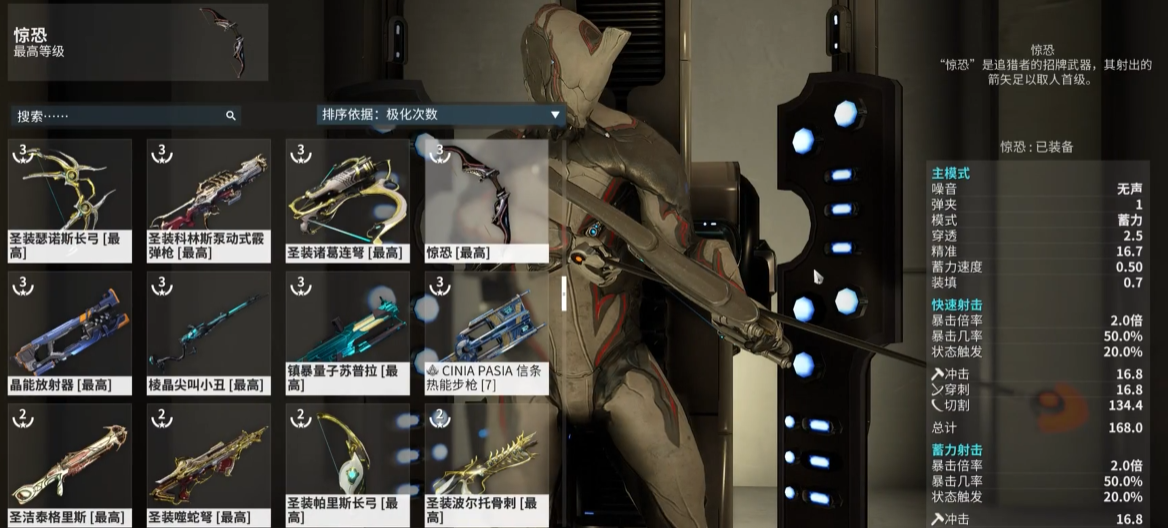Select the 圣装帕里斯长弓 weapon tile
The height and width of the screenshot is (528, 1168).
(x=348, y=464)
